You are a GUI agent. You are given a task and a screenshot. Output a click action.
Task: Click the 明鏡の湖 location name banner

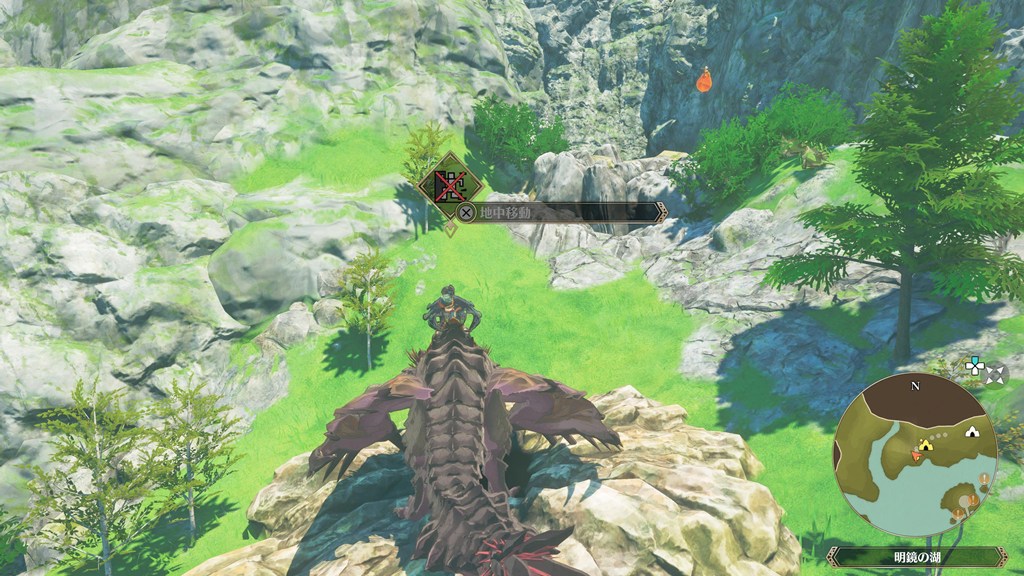tap(916, 556)
